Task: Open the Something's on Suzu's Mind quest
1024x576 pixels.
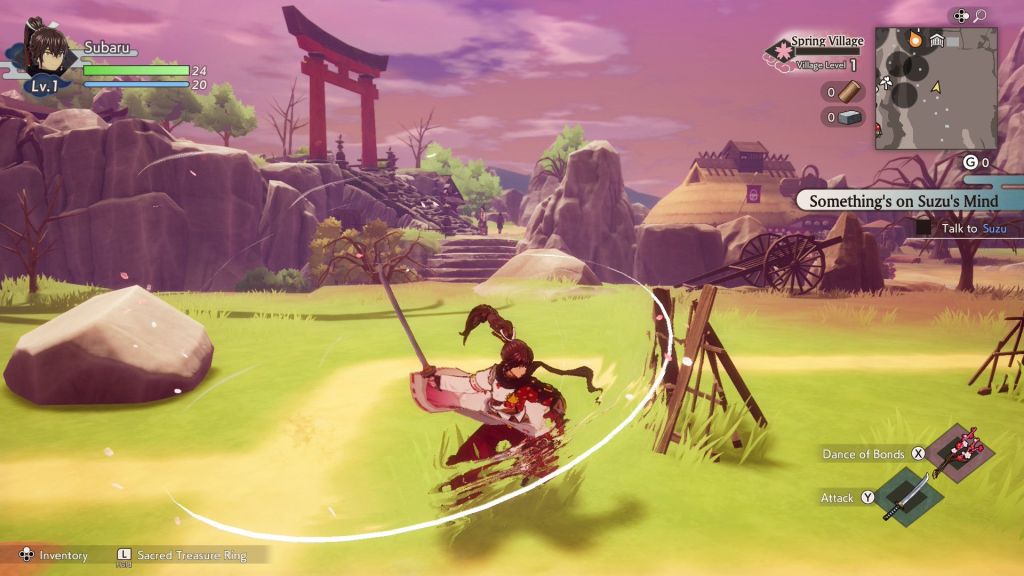Action: click(x=903, y=200)
